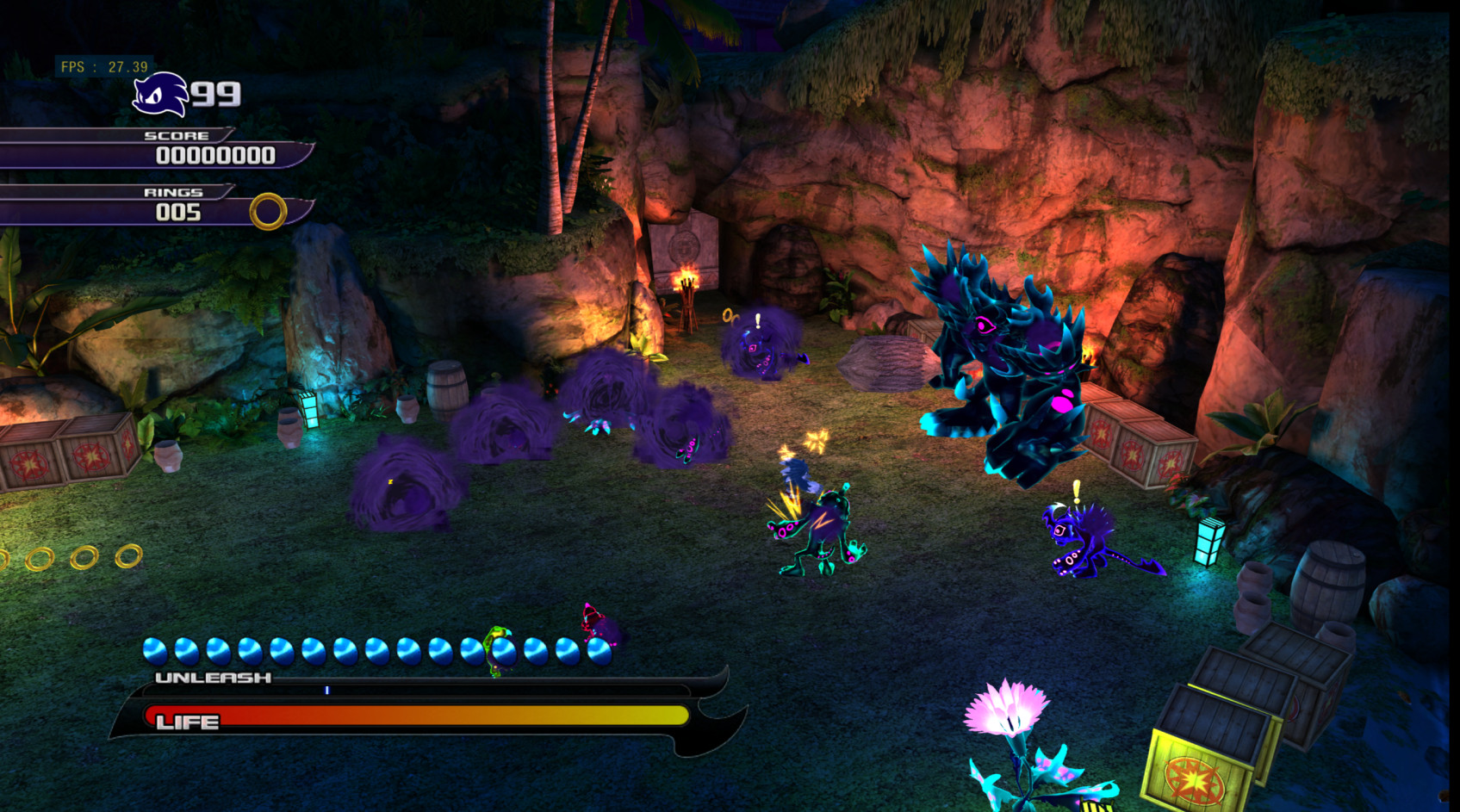Image resolution: width=1460 pixels, height=812 pixels.
Task: Select the golden ring icon beside Rings counter
Action: point(267,210)
